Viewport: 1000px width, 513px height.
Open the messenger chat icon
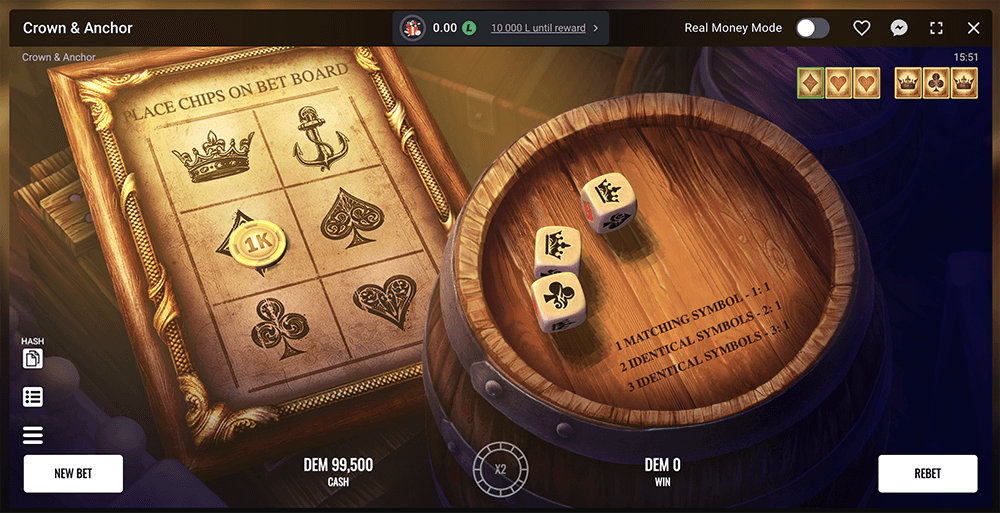(x=899, y=28)
